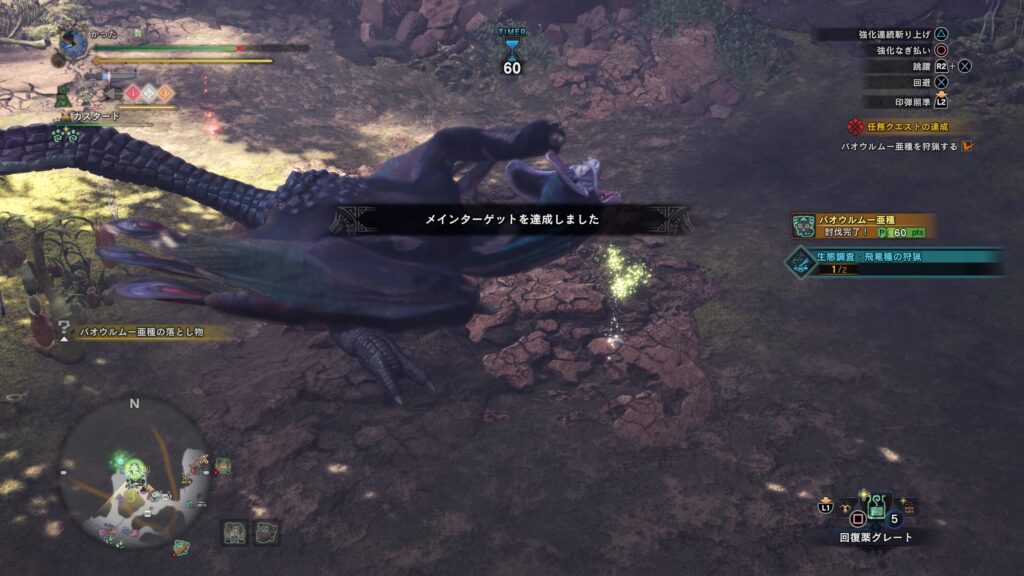Select the Palico カスタード name panel
Viewport: 1024px width, 576px height.
(95, 116)
